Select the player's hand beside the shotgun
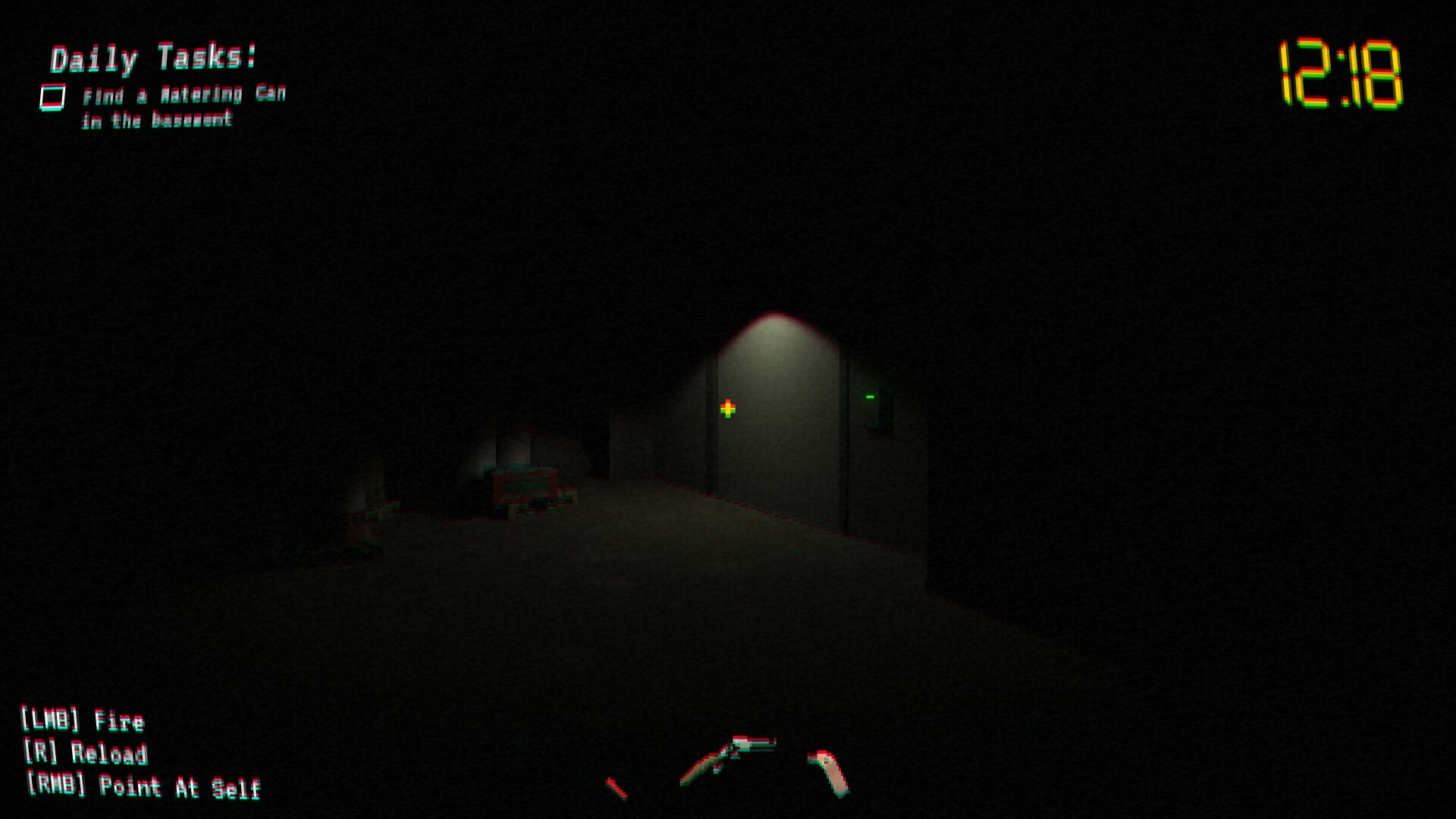The image size is (1456, 819). click(827, 770)
